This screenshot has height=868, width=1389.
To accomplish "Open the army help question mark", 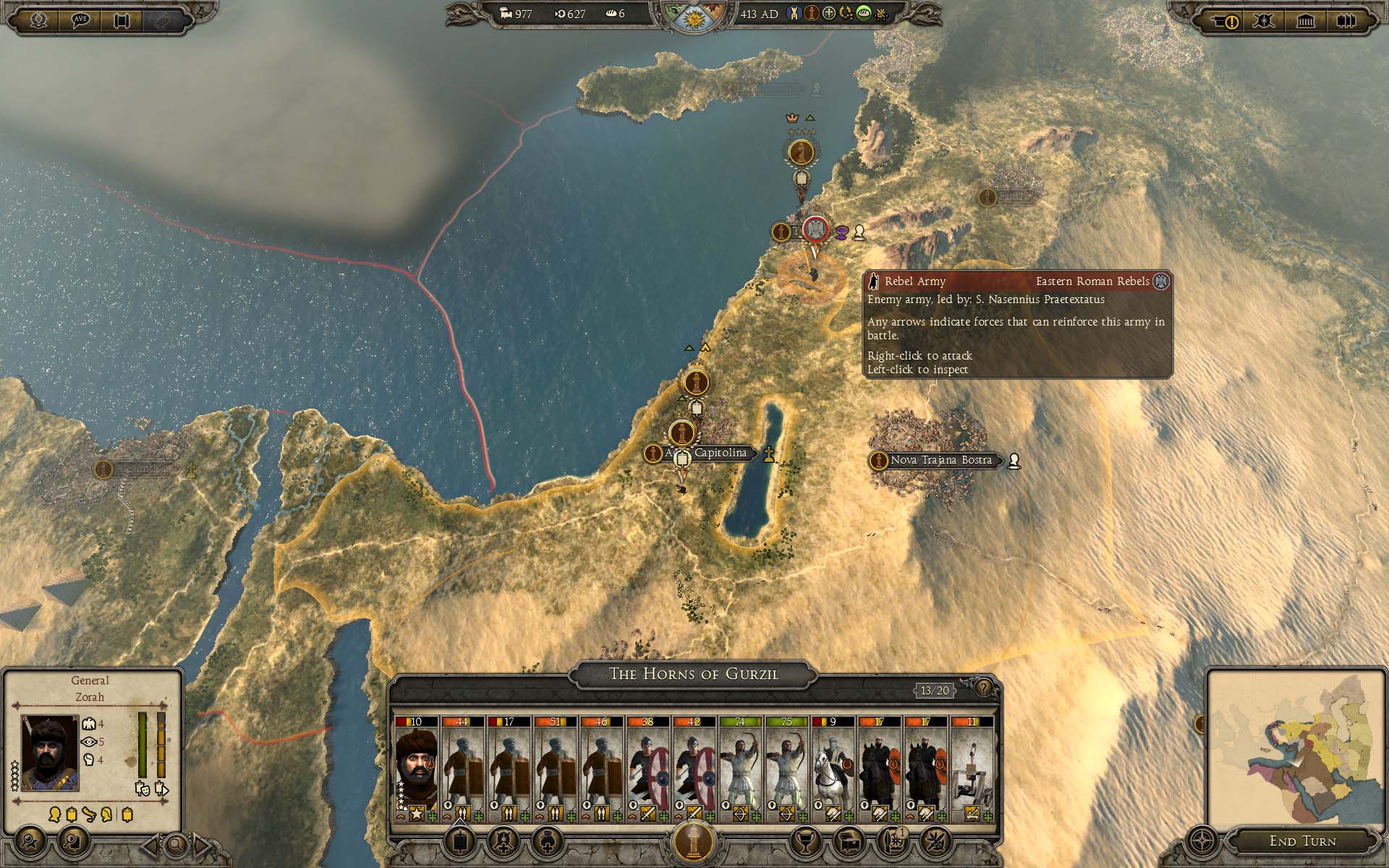I will (x=984, y=687).
